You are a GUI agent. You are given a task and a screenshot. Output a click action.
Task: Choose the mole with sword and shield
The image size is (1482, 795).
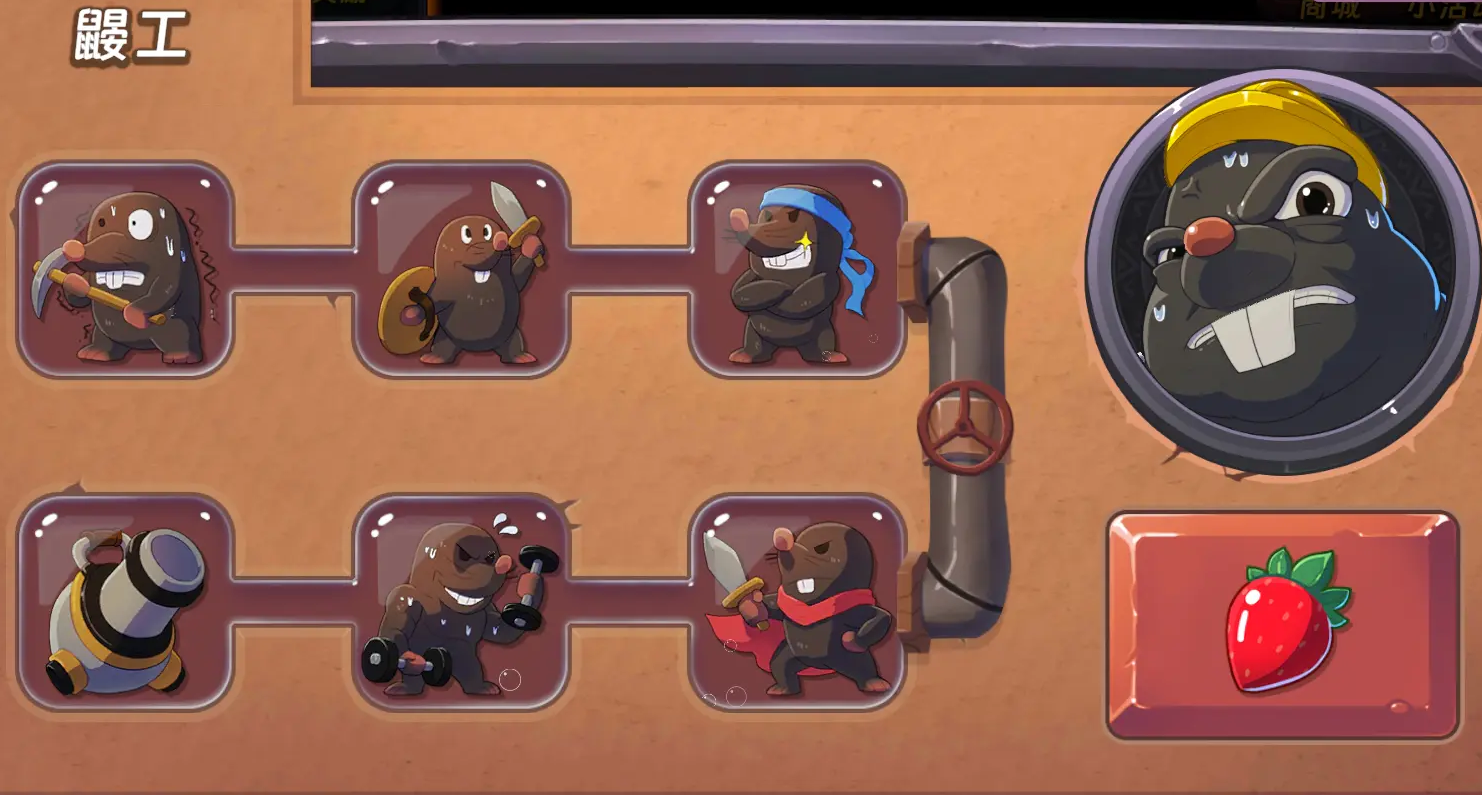coord(461,270)
